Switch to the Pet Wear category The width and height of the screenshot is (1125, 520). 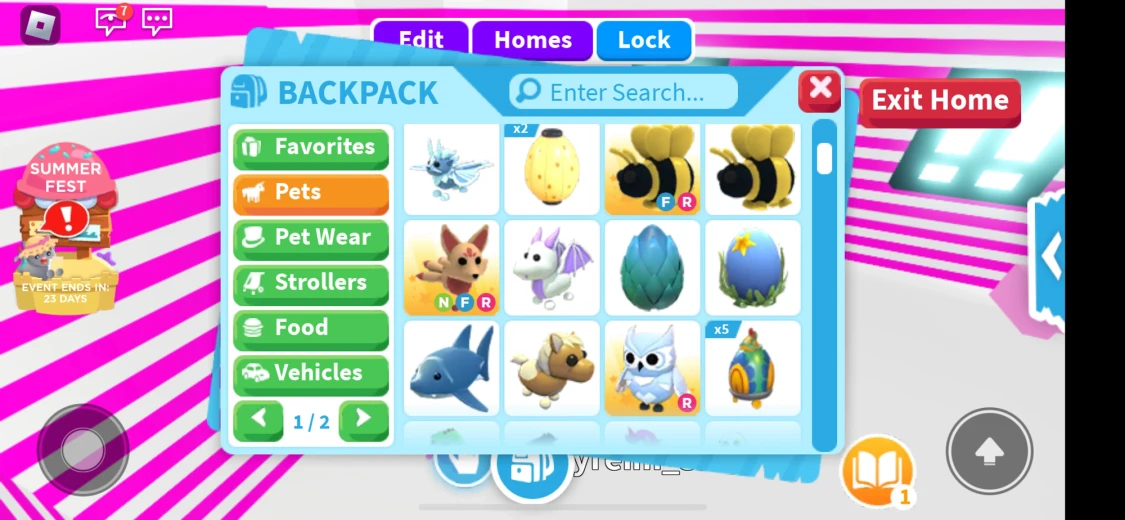[311, 238]
